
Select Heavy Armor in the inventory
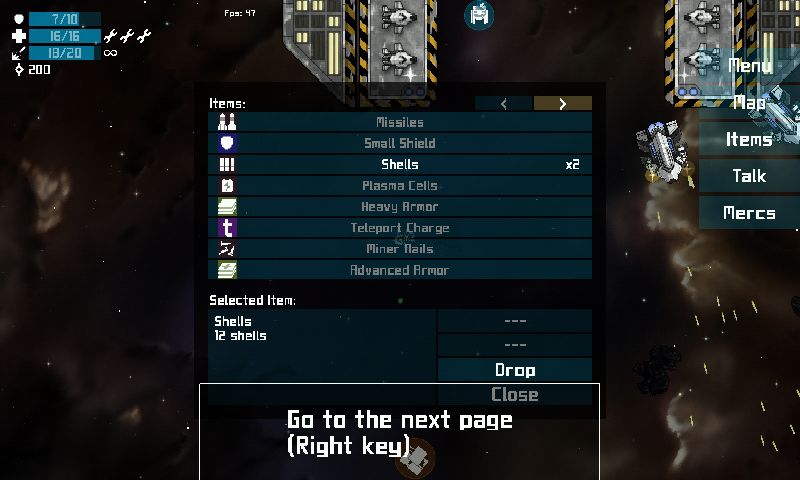coord(400,206)
